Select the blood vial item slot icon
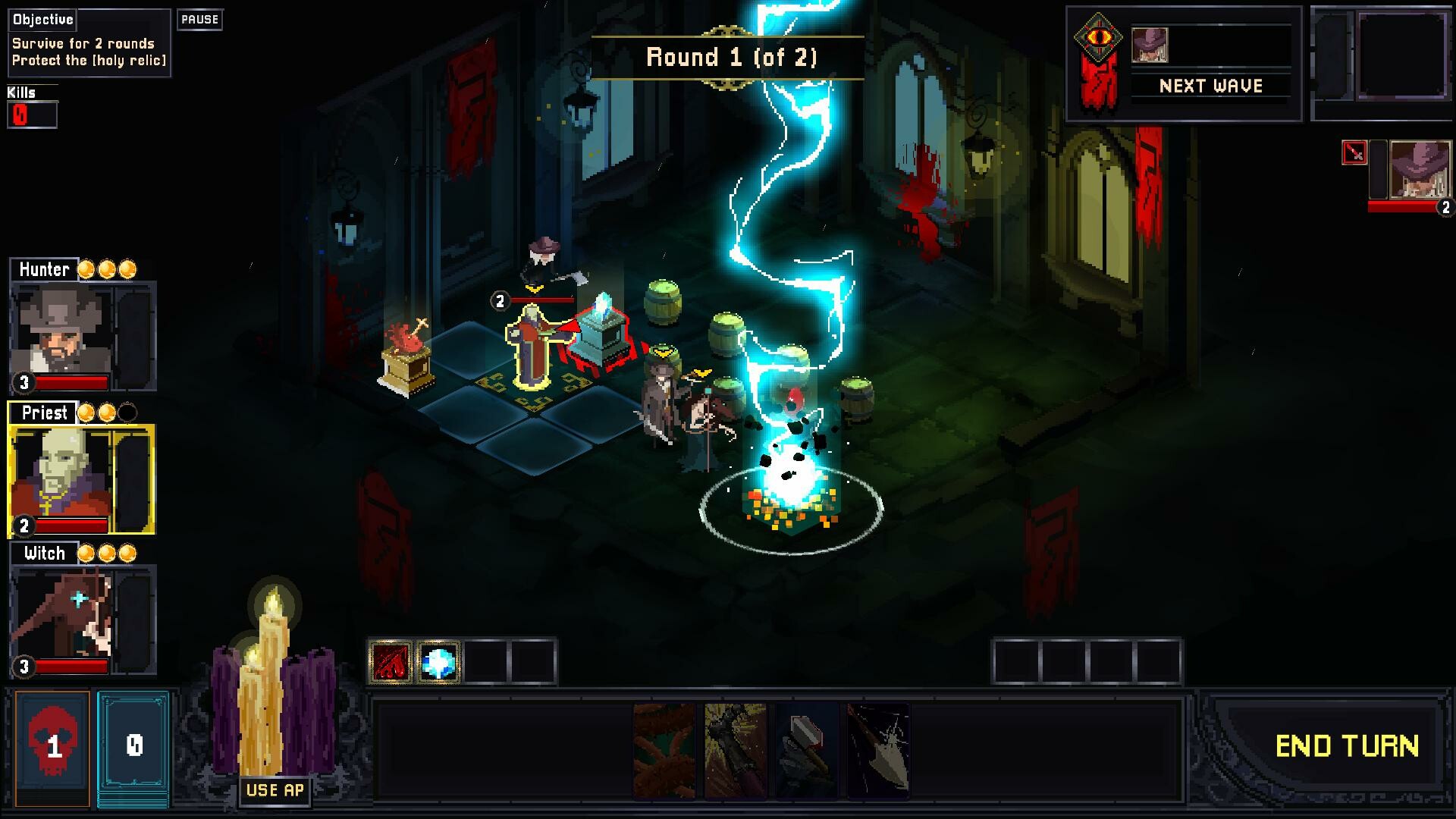Screen dimensions: 1456x819 click(391, 660)
